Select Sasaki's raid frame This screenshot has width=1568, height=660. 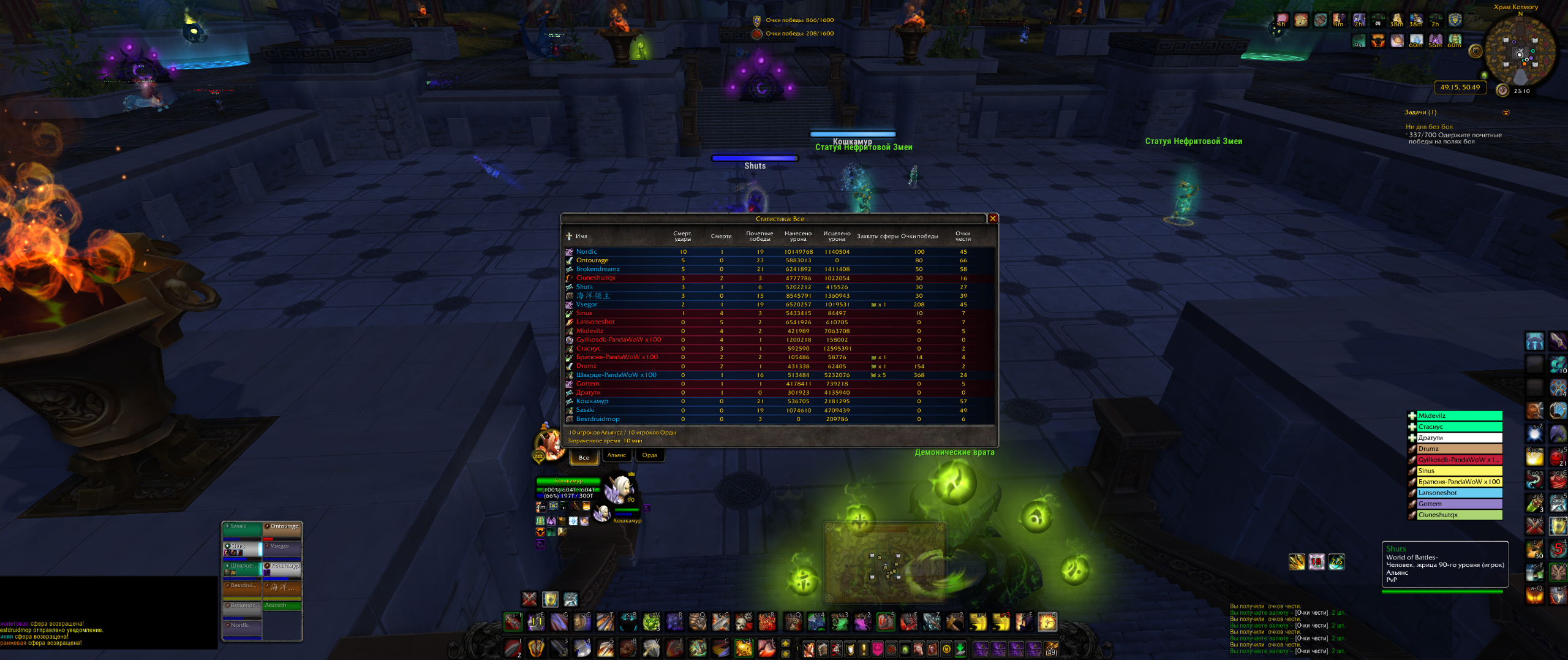point(242,529)
